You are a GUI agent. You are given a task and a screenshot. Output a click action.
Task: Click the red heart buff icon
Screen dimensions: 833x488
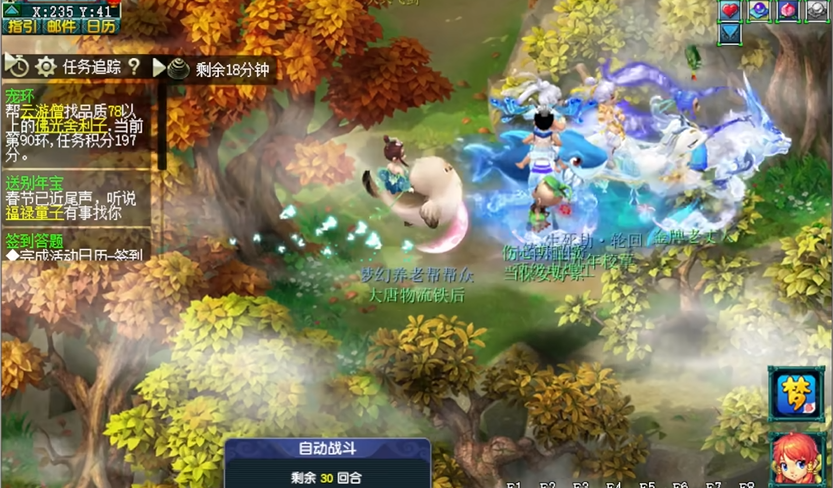point(730,10)
